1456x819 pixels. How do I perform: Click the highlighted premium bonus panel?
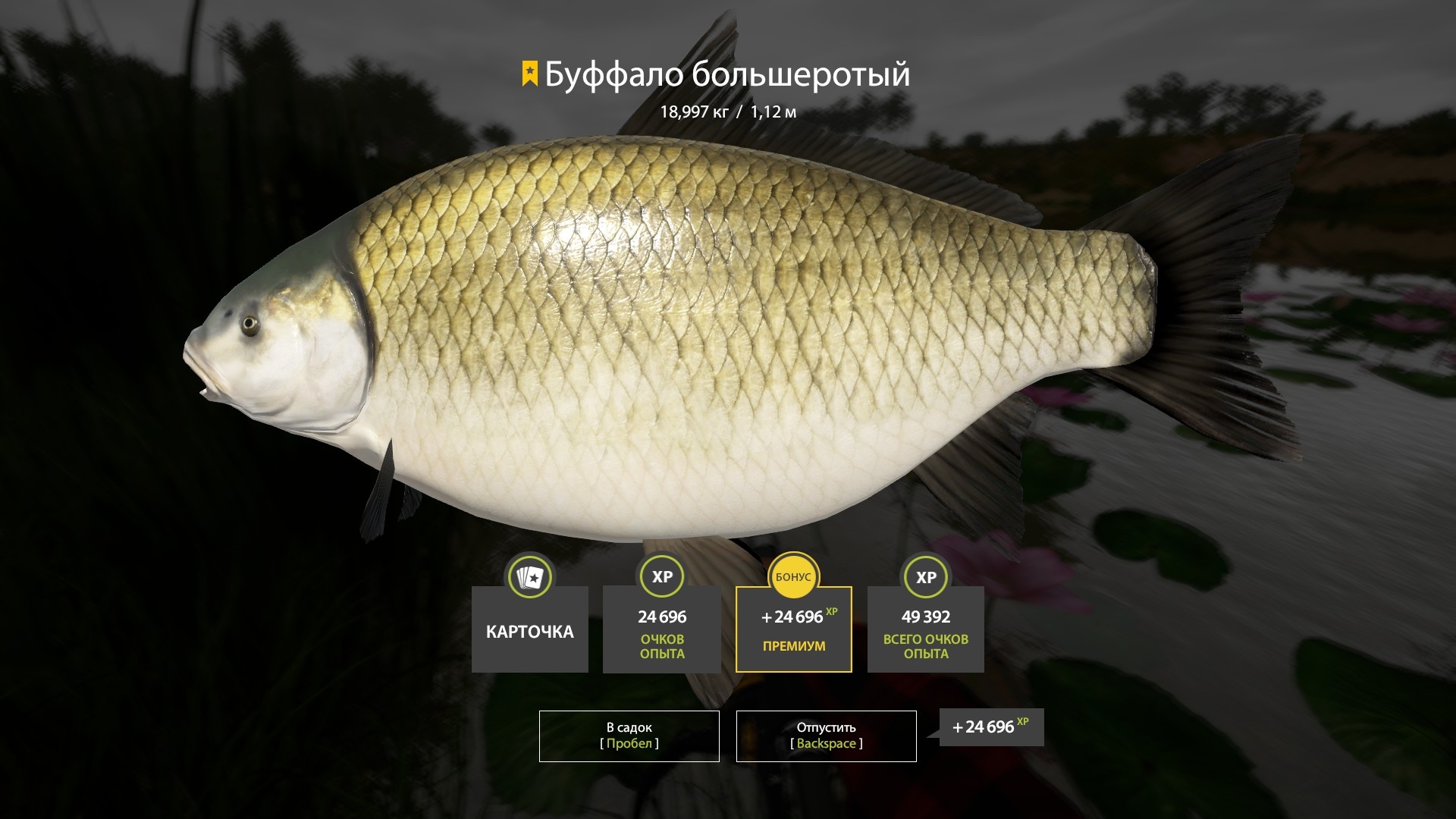(x=793, y=629)
